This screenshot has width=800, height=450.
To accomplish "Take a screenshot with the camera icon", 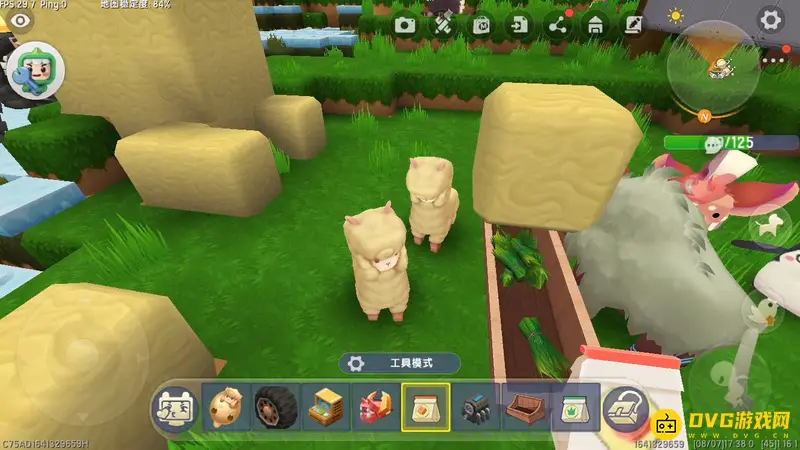I will click(x=405, y=25).
